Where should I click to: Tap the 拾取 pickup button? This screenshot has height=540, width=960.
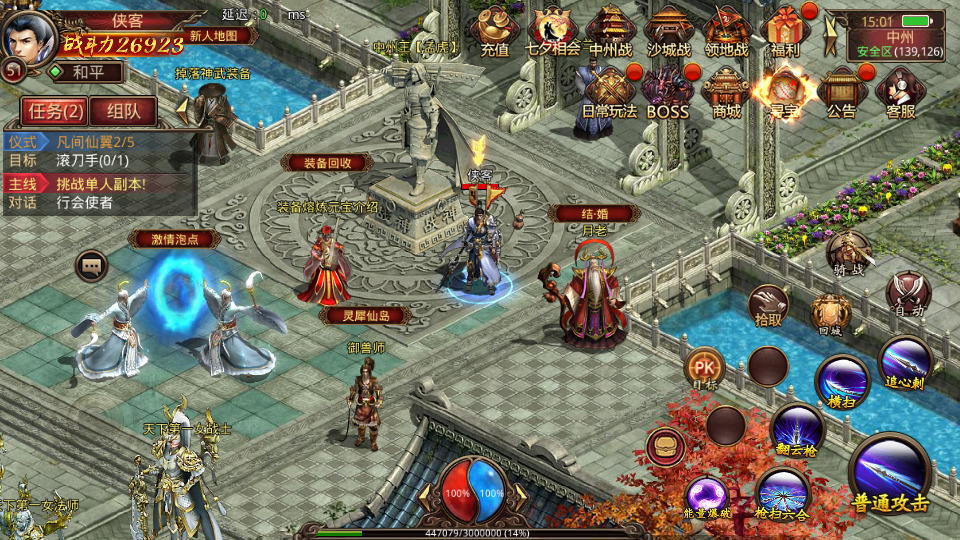point(769,305)
